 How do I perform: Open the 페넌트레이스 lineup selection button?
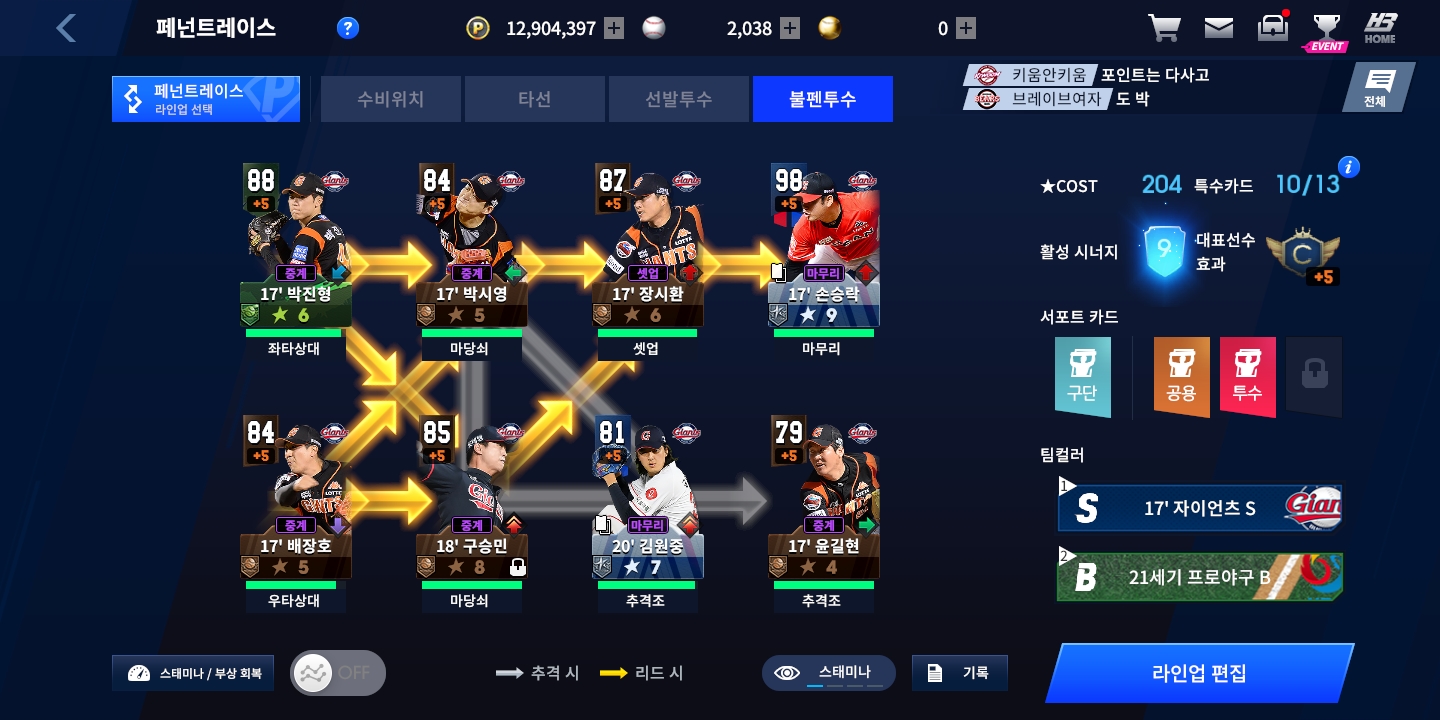coord(206,99)
